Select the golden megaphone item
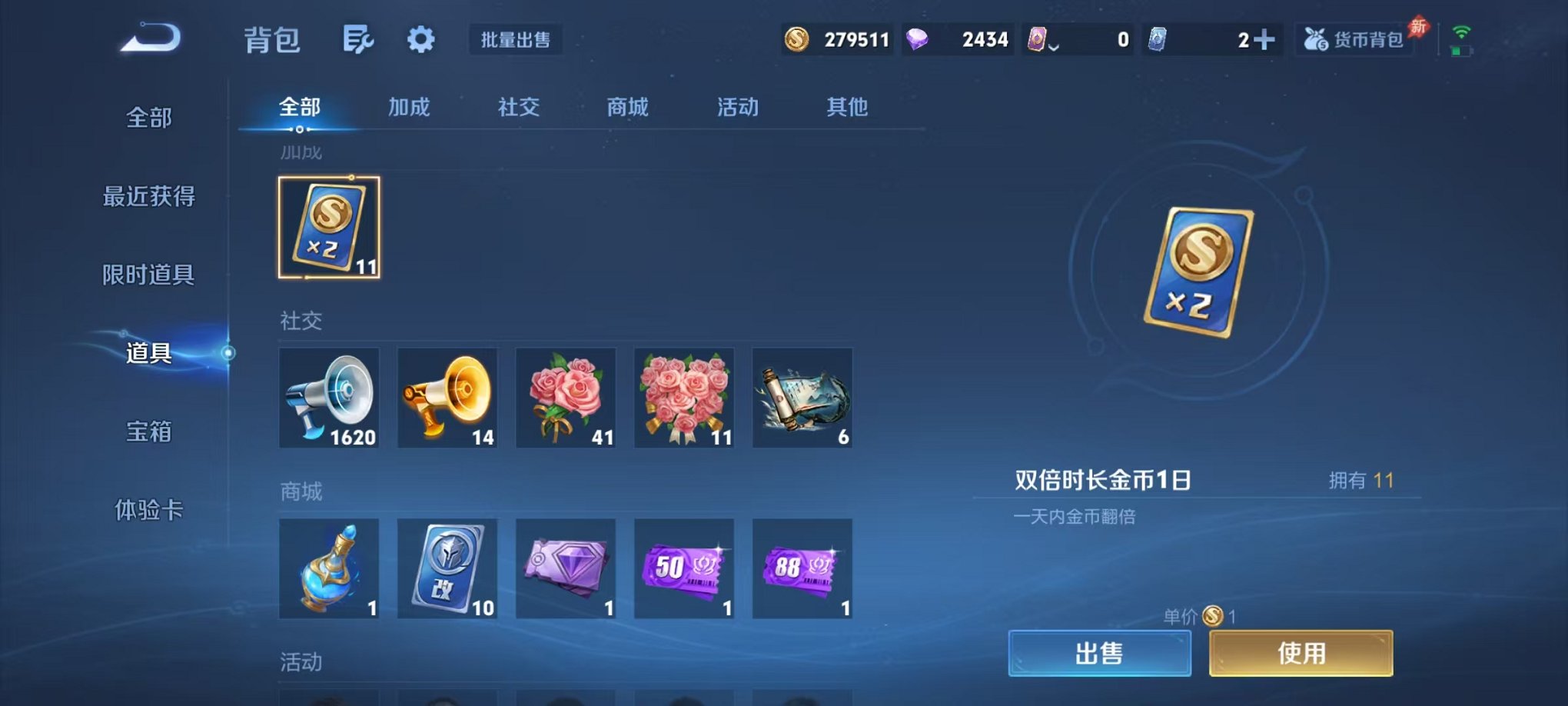The width and height of the screenshot is (1568, 706). 447,398
